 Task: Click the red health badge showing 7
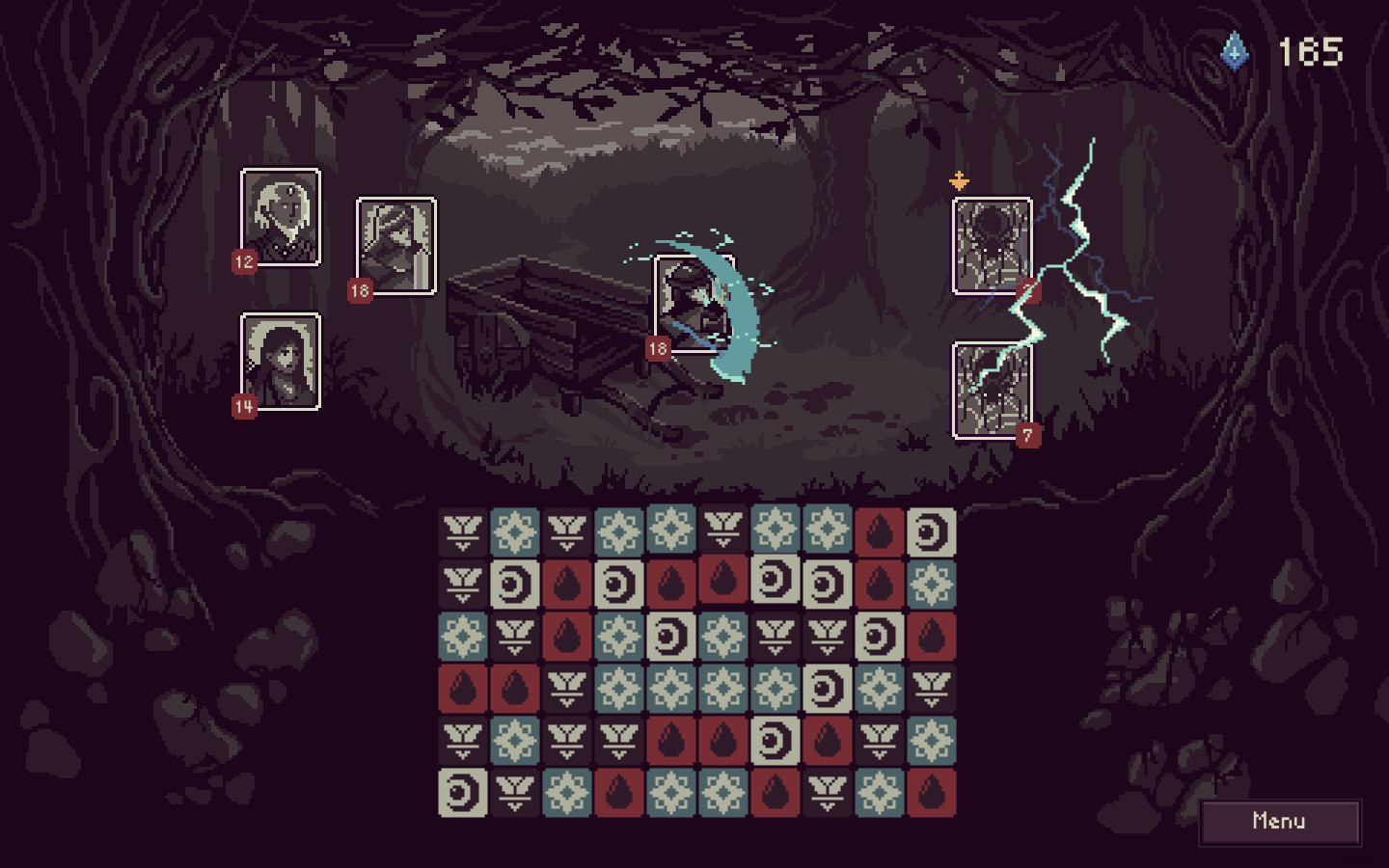(1026, 435)
